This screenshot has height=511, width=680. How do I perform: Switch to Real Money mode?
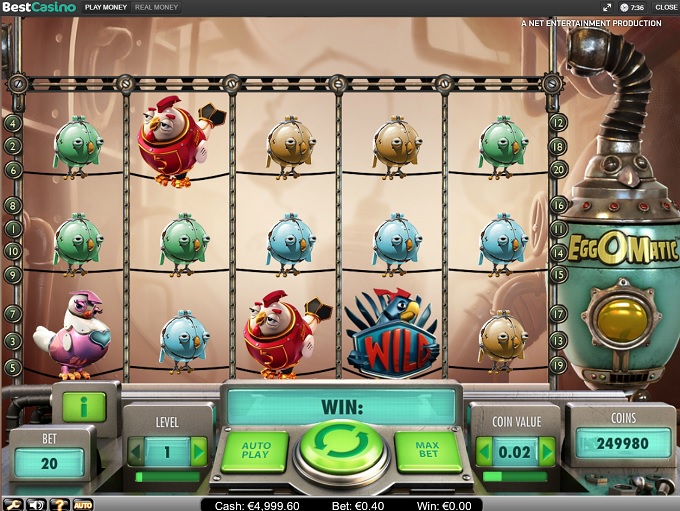pos(155,7)
